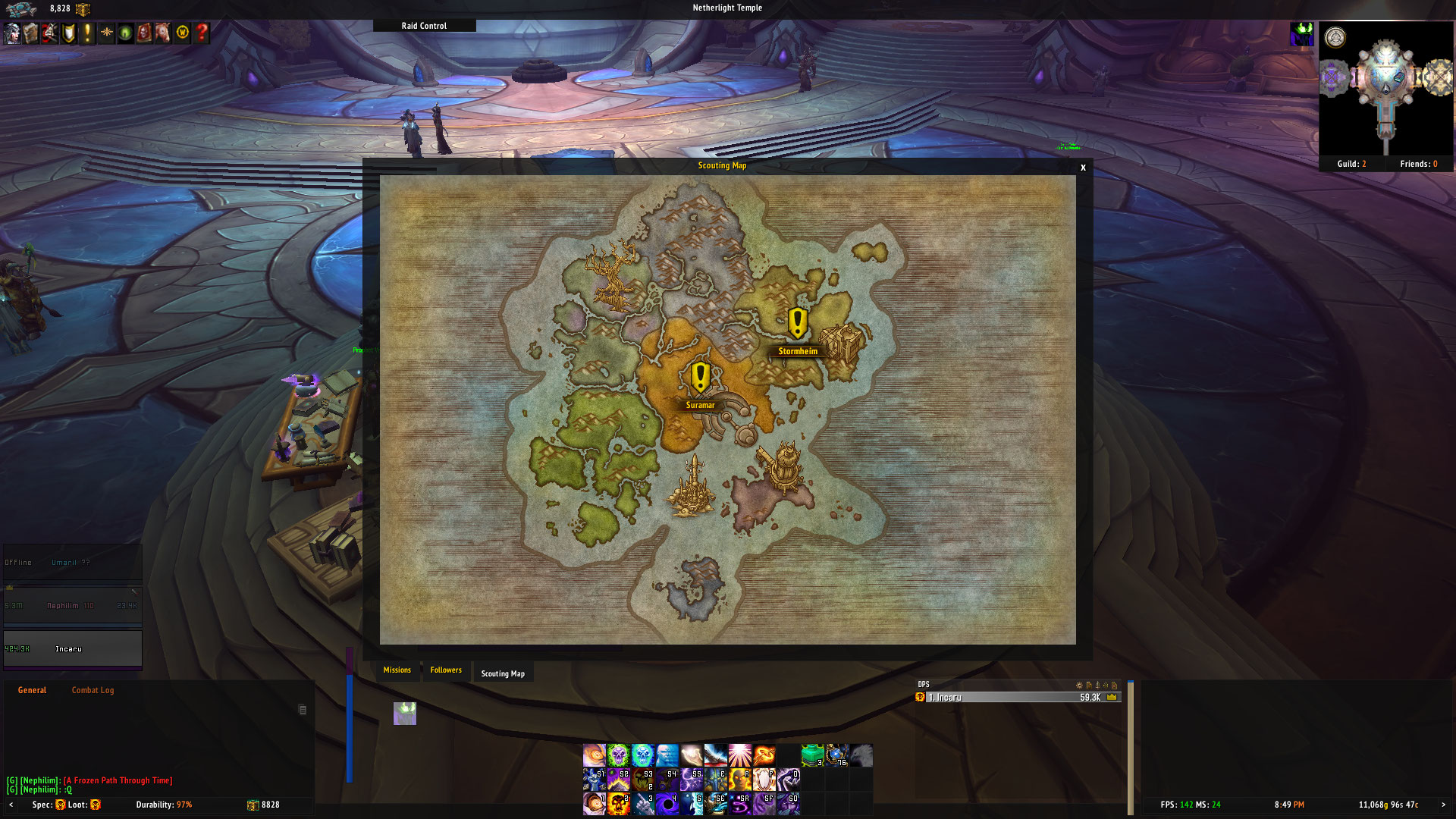The height and width of the screenshot is (819, 1456).
Task: Toggle the character portrait micro menu button
Action: pyautogui.click(x=12, y=33)
